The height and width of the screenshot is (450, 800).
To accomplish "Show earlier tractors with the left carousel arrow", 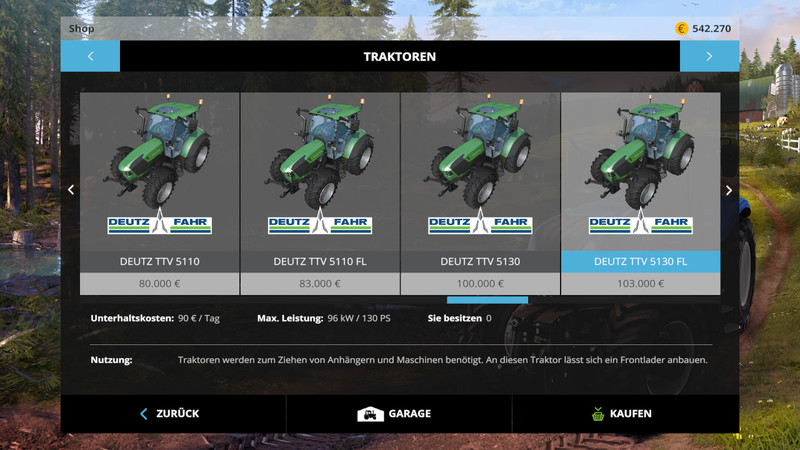I will click(71, 190).
